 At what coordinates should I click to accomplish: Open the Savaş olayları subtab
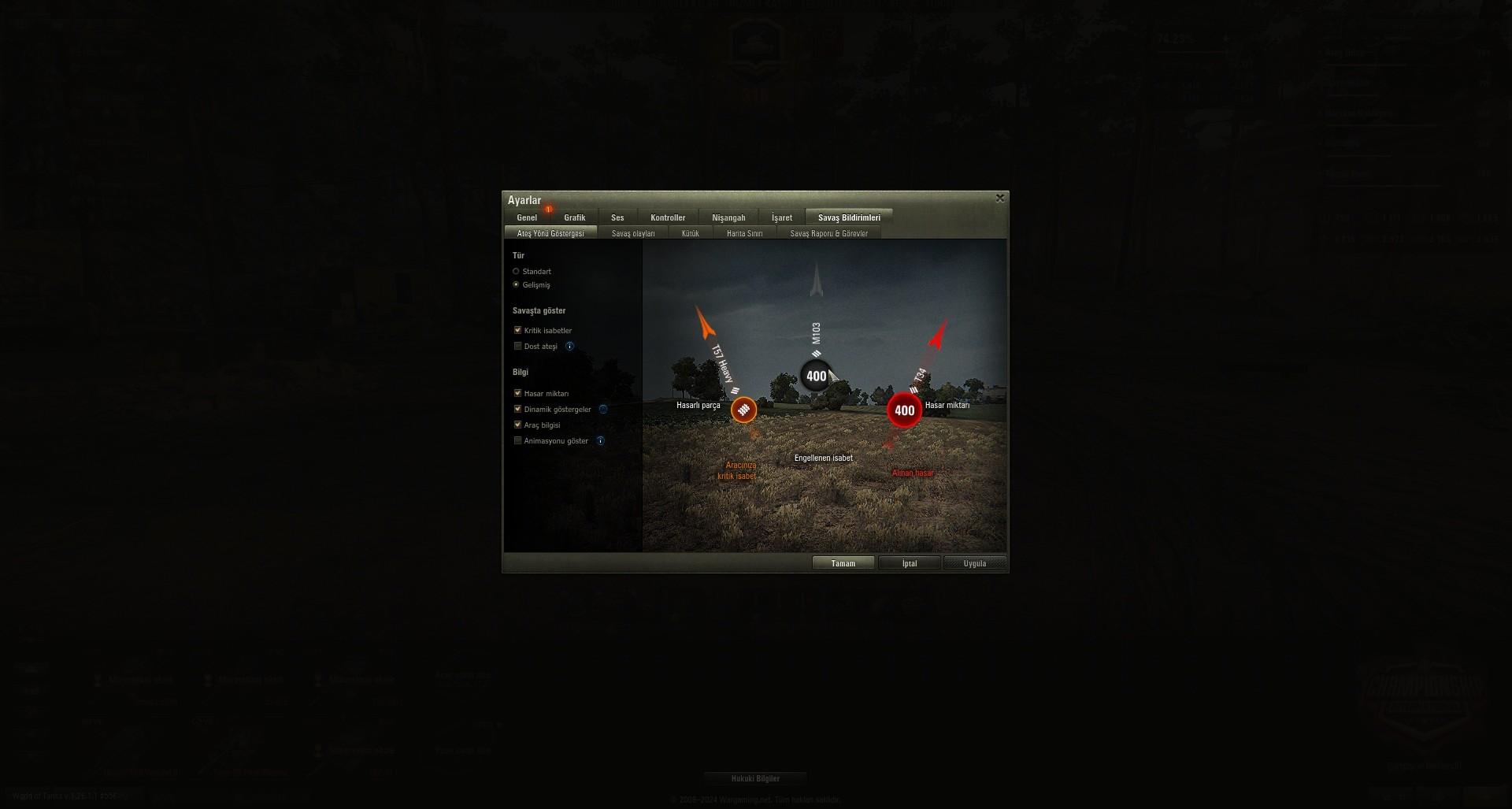click(x=634, y=232)
